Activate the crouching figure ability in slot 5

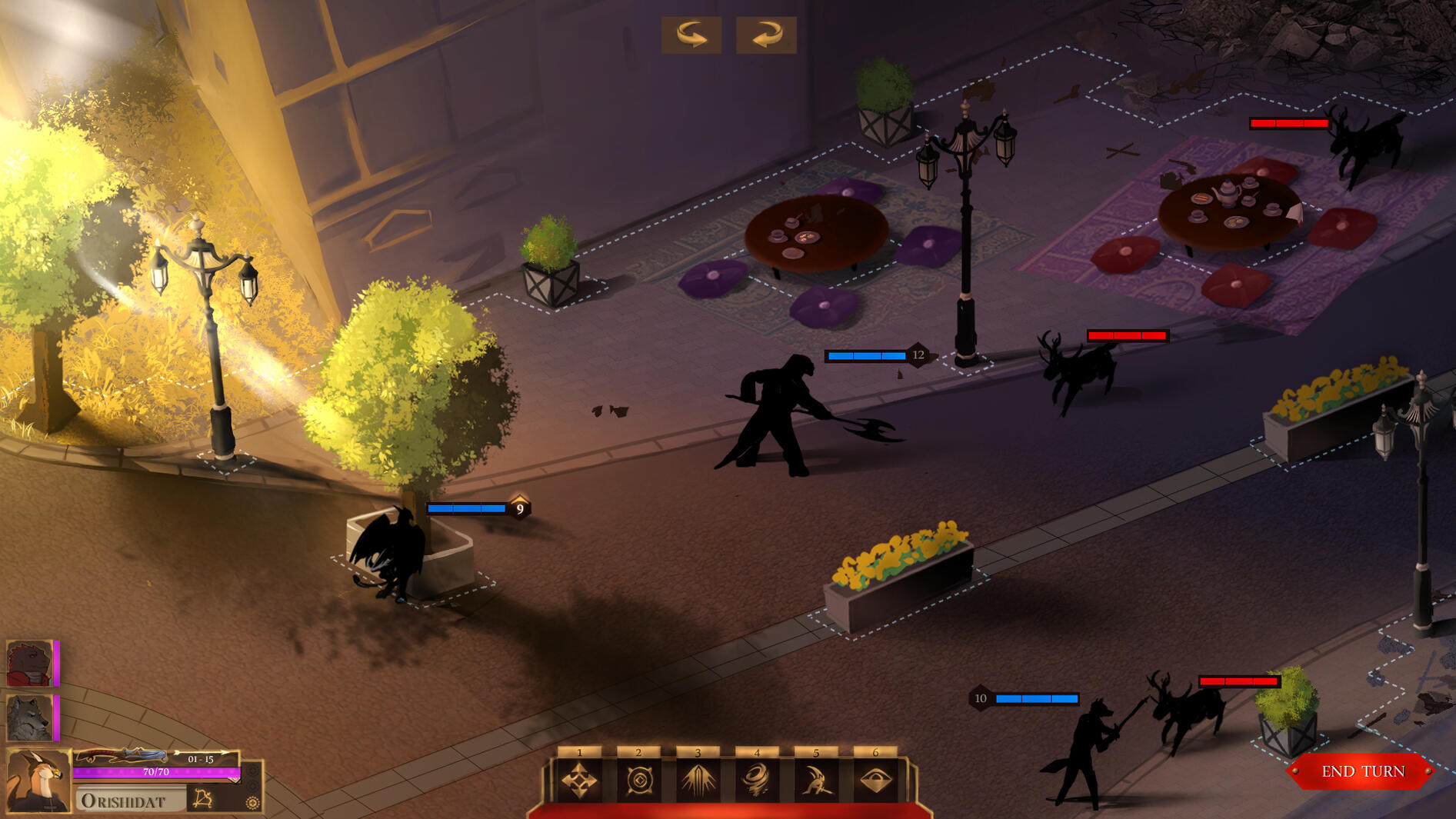coord(816,781)
